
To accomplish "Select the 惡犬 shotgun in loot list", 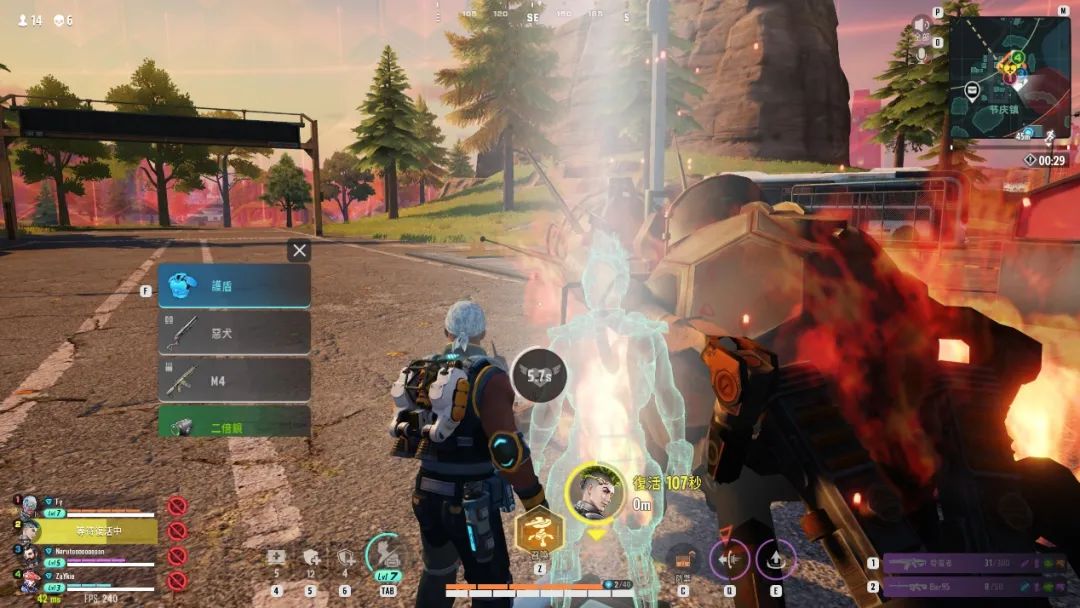I will point(234,333).
